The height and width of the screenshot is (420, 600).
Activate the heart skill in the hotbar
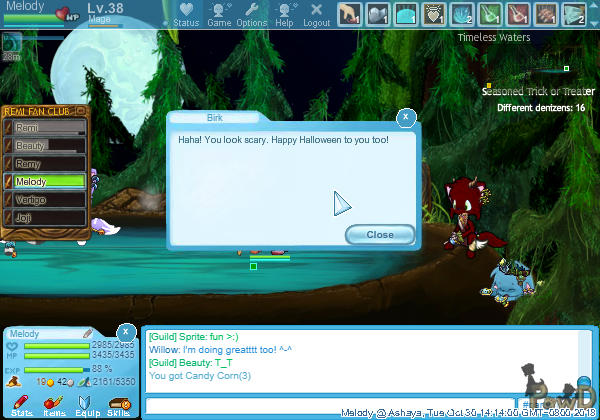pos(437,14)
